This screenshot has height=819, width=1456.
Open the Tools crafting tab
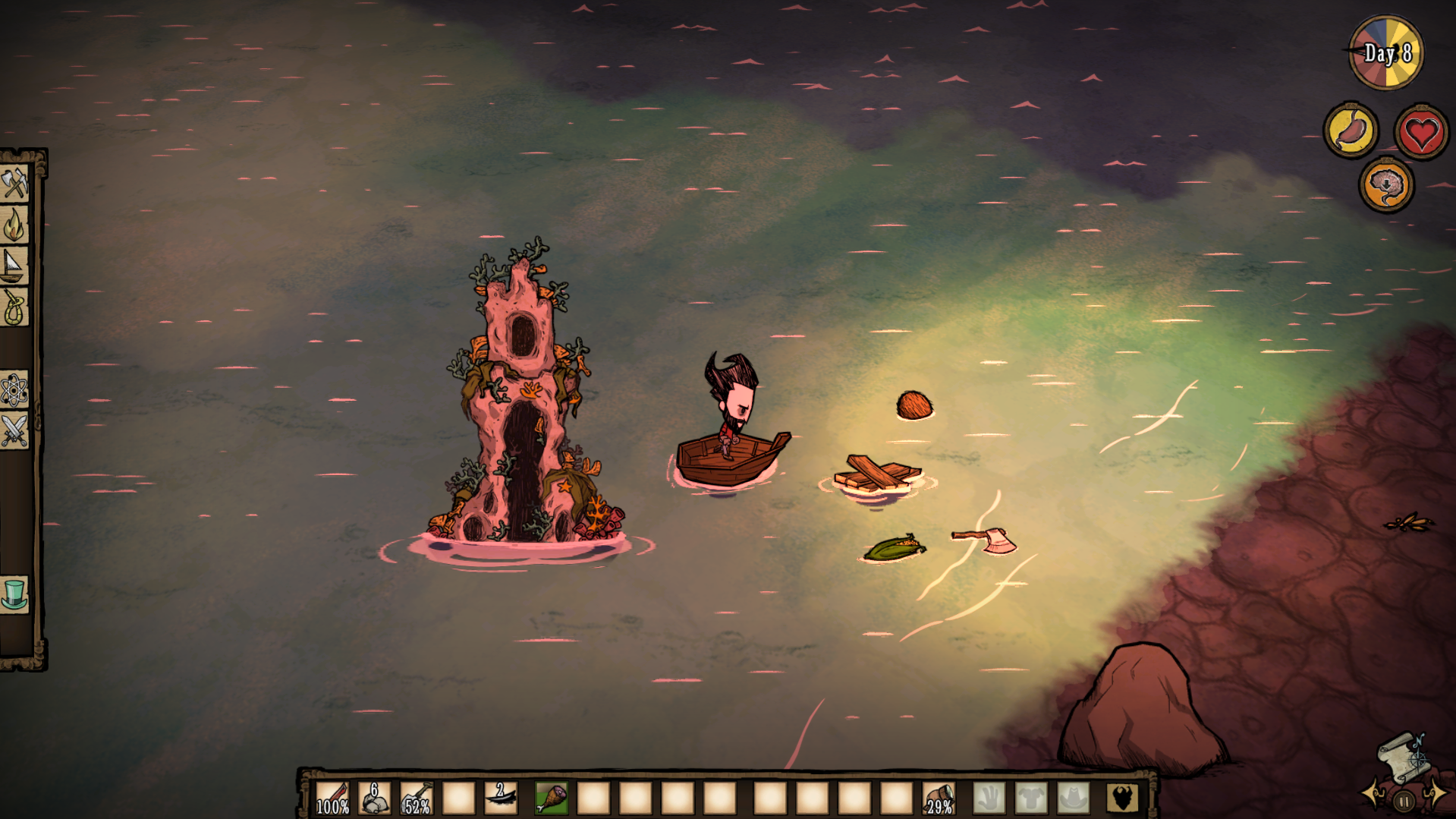pyautogui.click(x=14, y=184)
